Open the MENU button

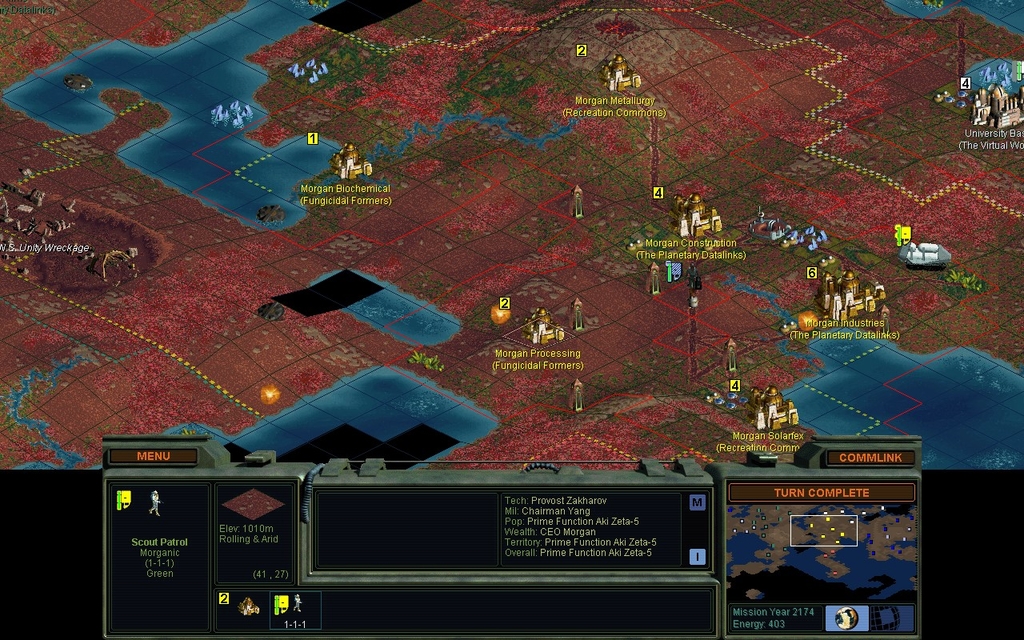pos(153,457)
